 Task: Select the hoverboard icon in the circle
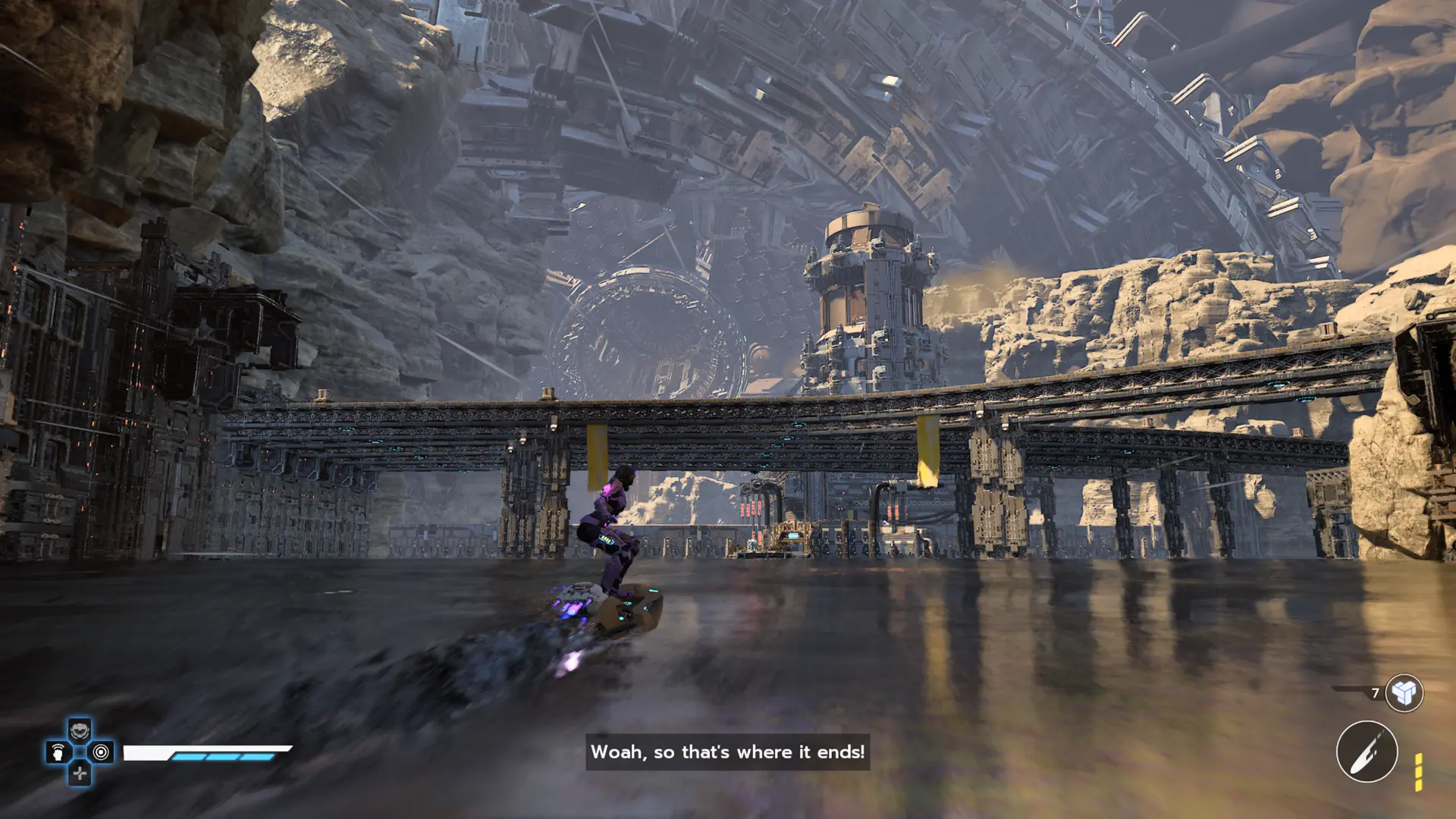(1367, 752)
